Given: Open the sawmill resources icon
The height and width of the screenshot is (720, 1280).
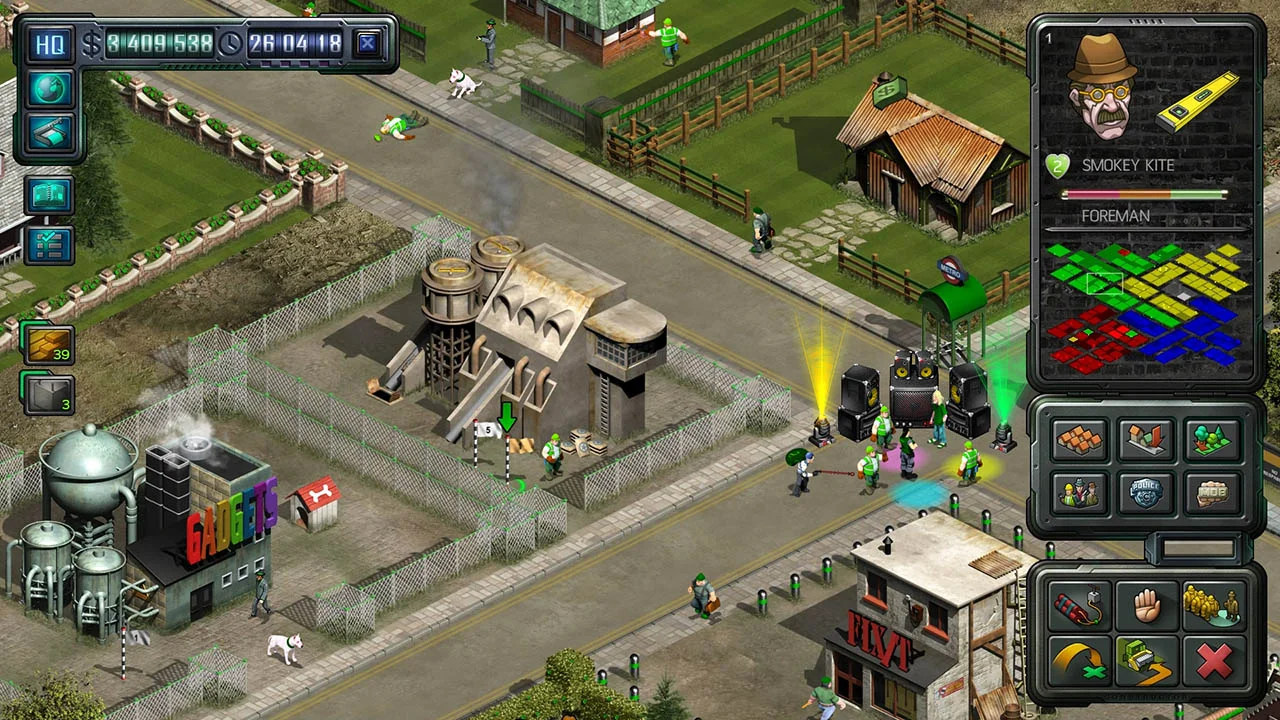Looking at the screenshot, I should point(48,134).
